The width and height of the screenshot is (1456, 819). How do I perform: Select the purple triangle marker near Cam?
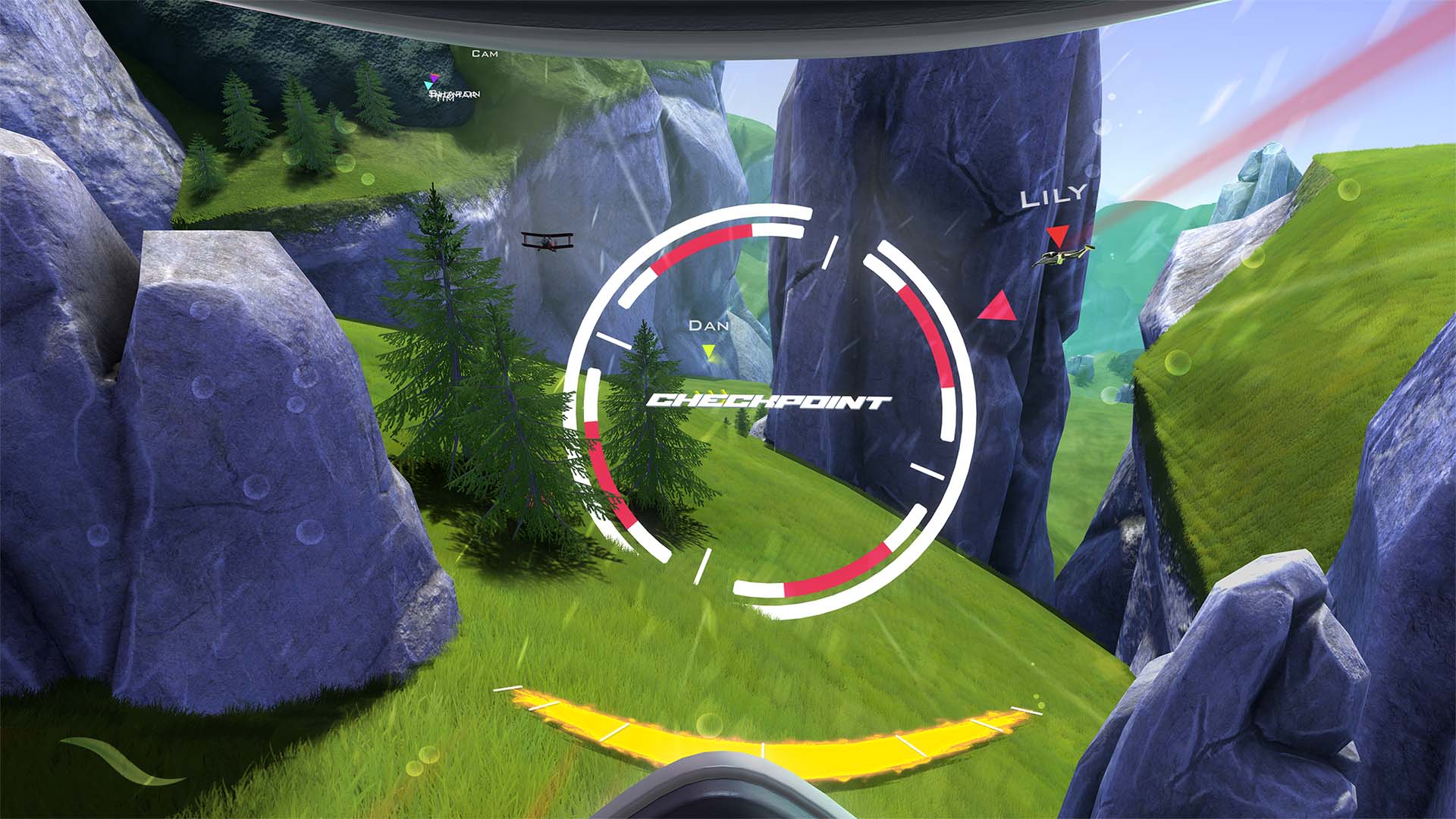pos(434,78)
